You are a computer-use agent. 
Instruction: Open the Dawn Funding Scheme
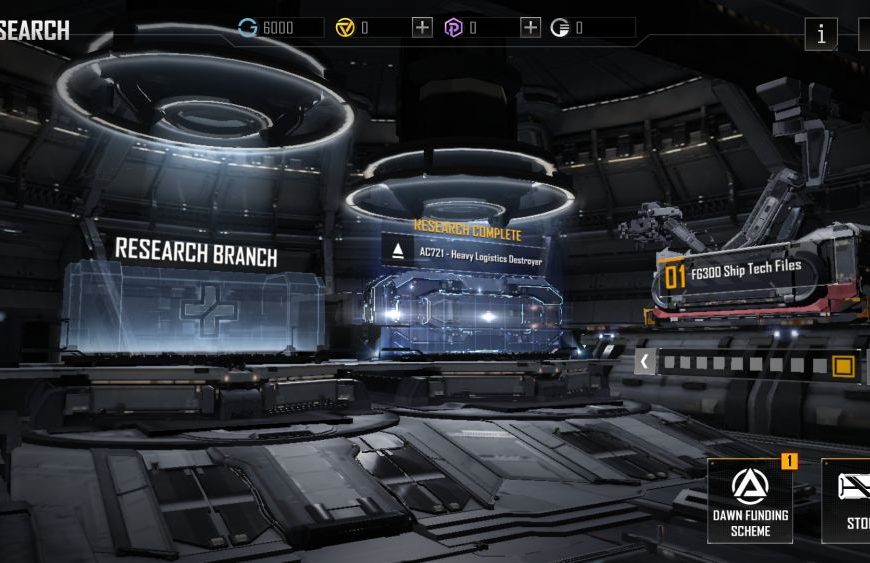coord(750,500)
